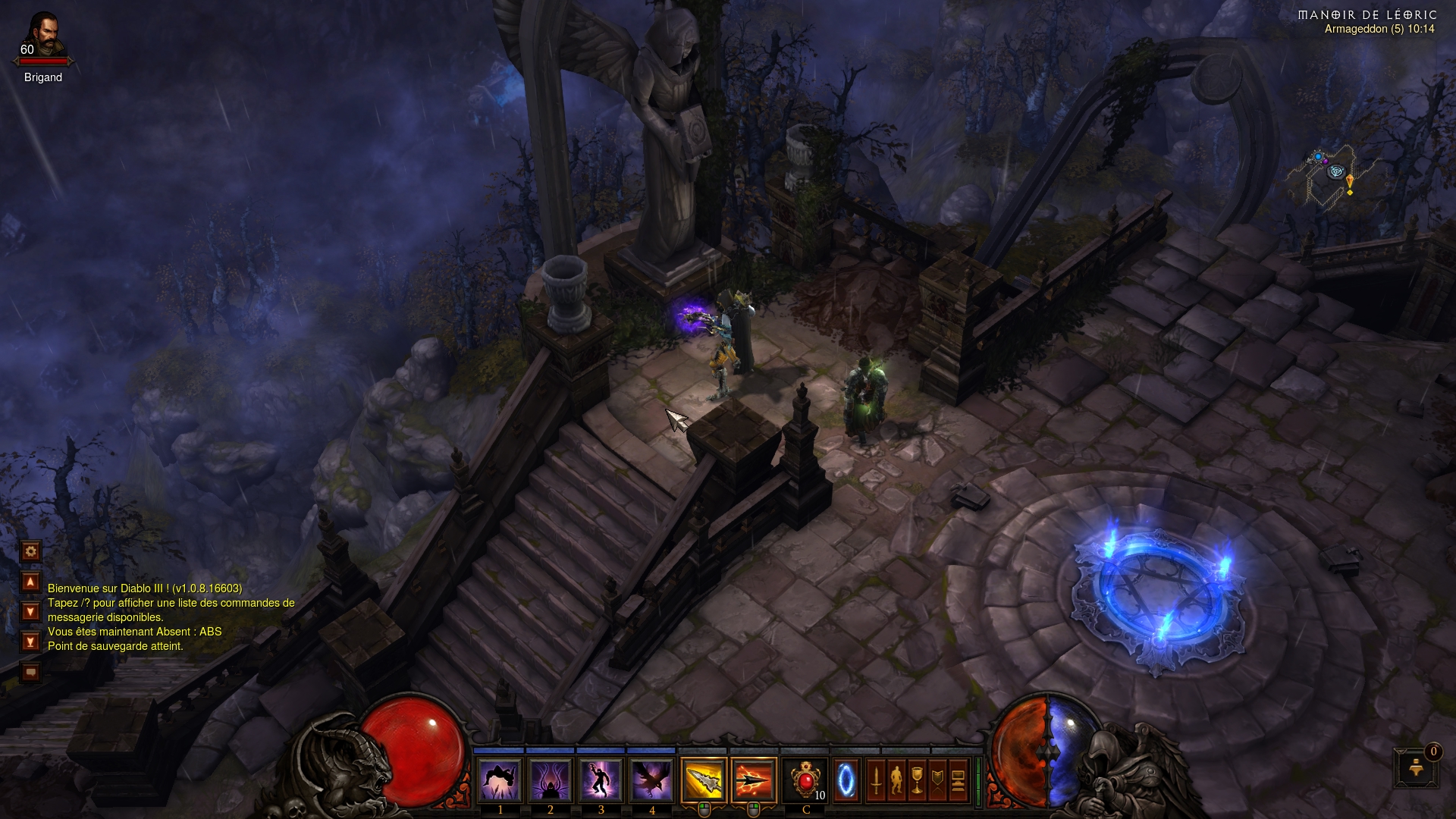Activate the glowing figure skill in slot 3
Image resolution: width=1456 pixels, height=819 pixels.
tap(601, 780)
